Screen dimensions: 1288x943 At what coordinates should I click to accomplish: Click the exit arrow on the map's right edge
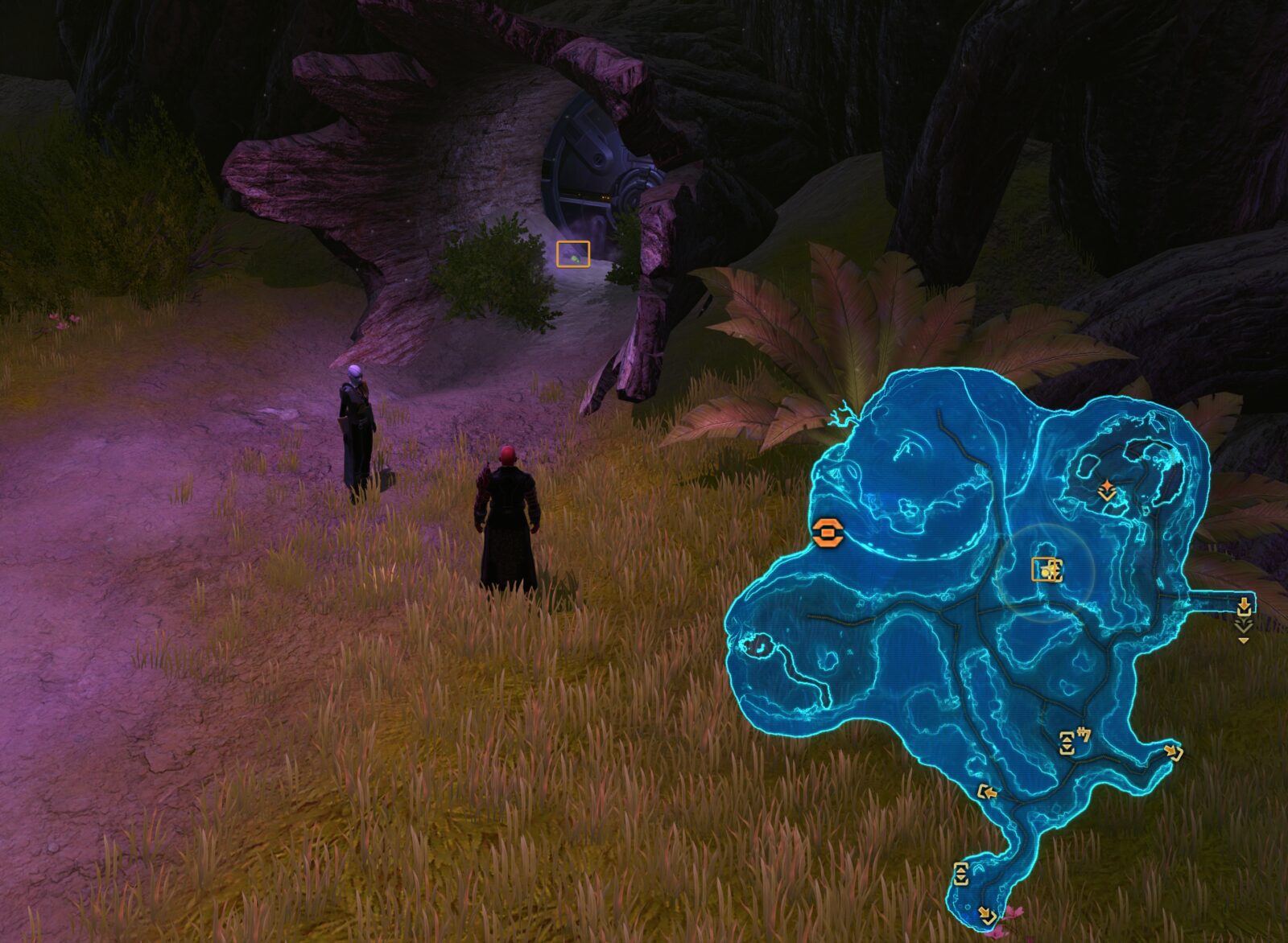[x=1244, y=607]
